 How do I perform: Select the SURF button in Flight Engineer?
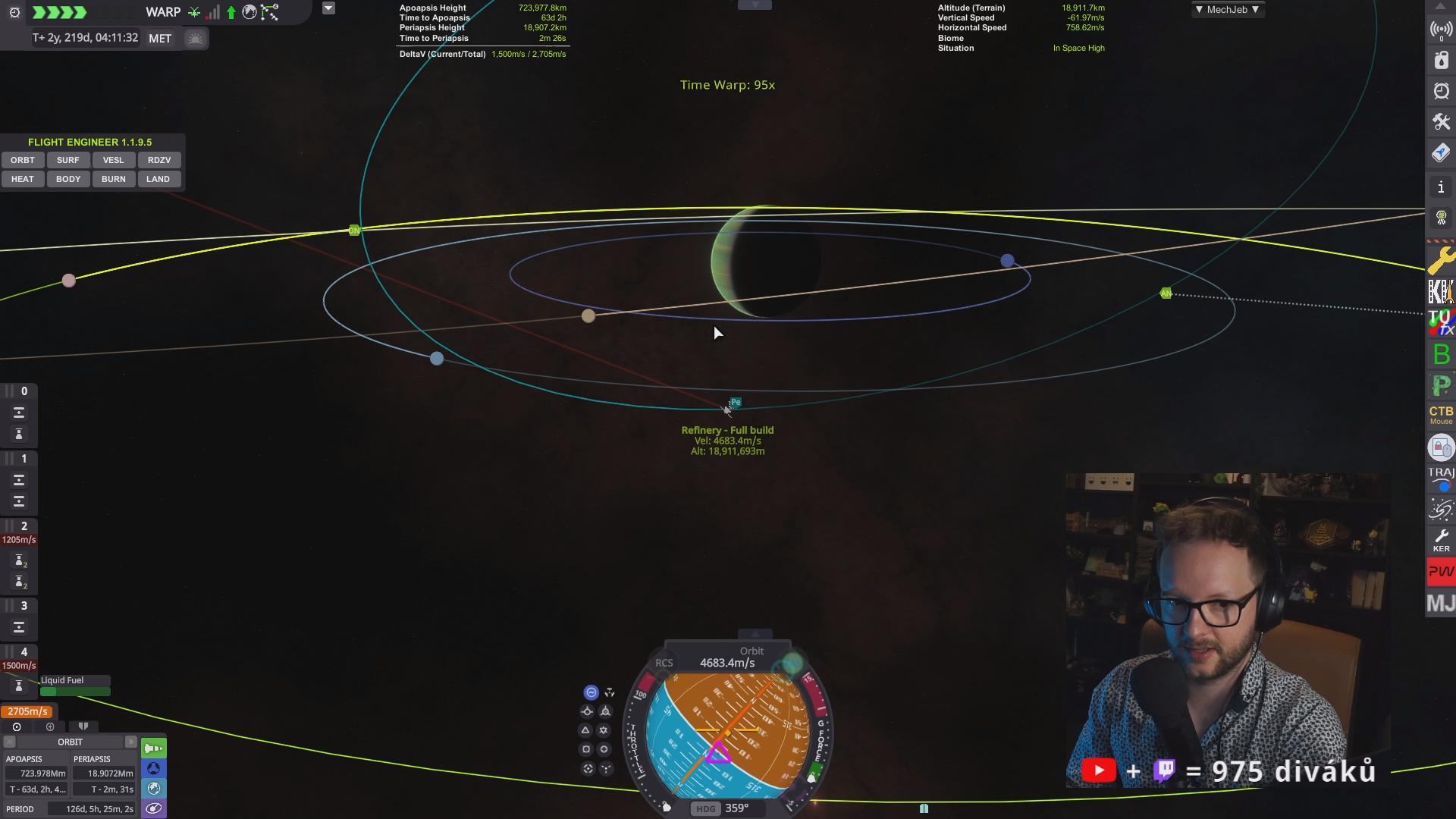(x=67, y=160)
